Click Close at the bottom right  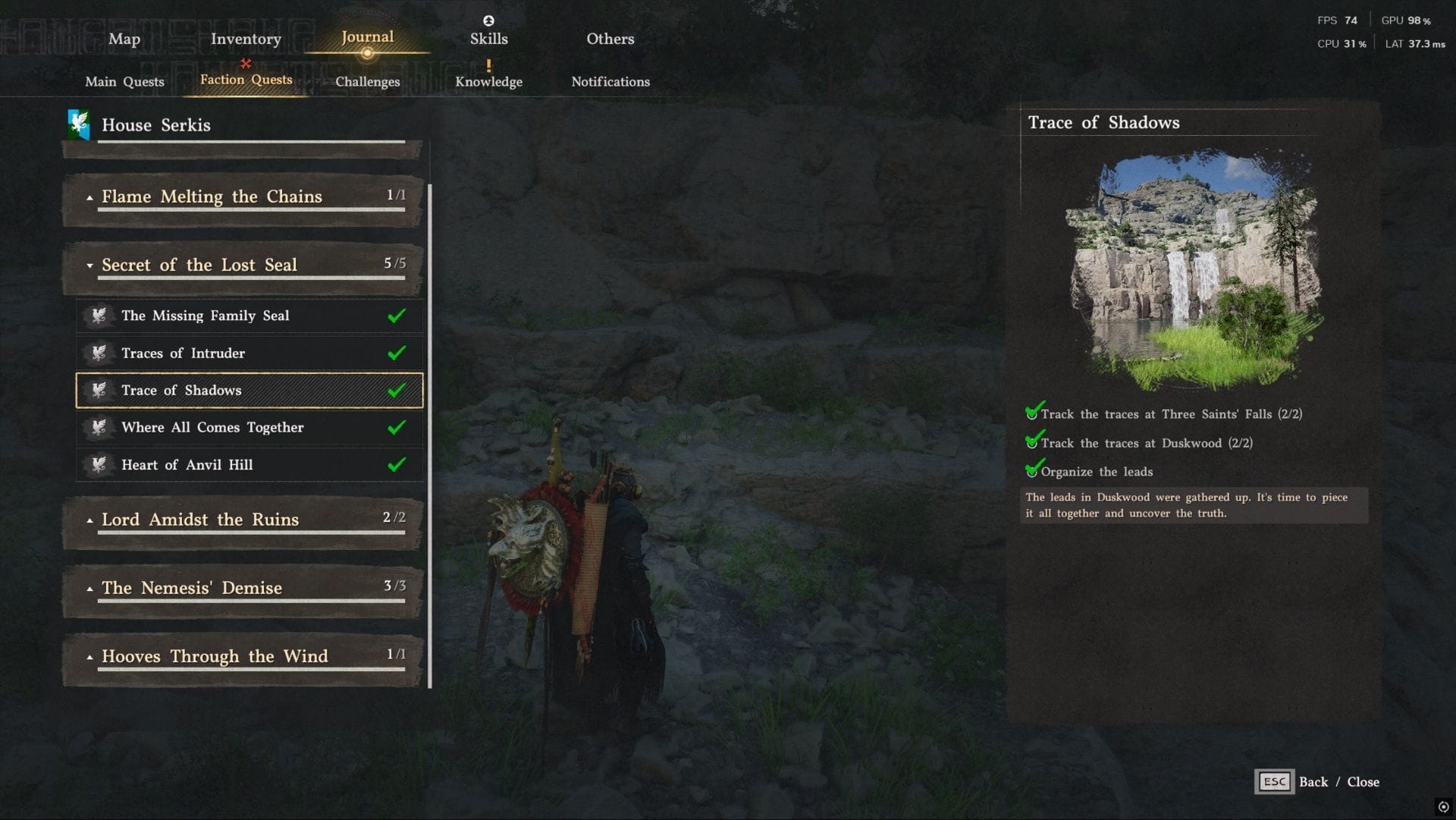1363,781
